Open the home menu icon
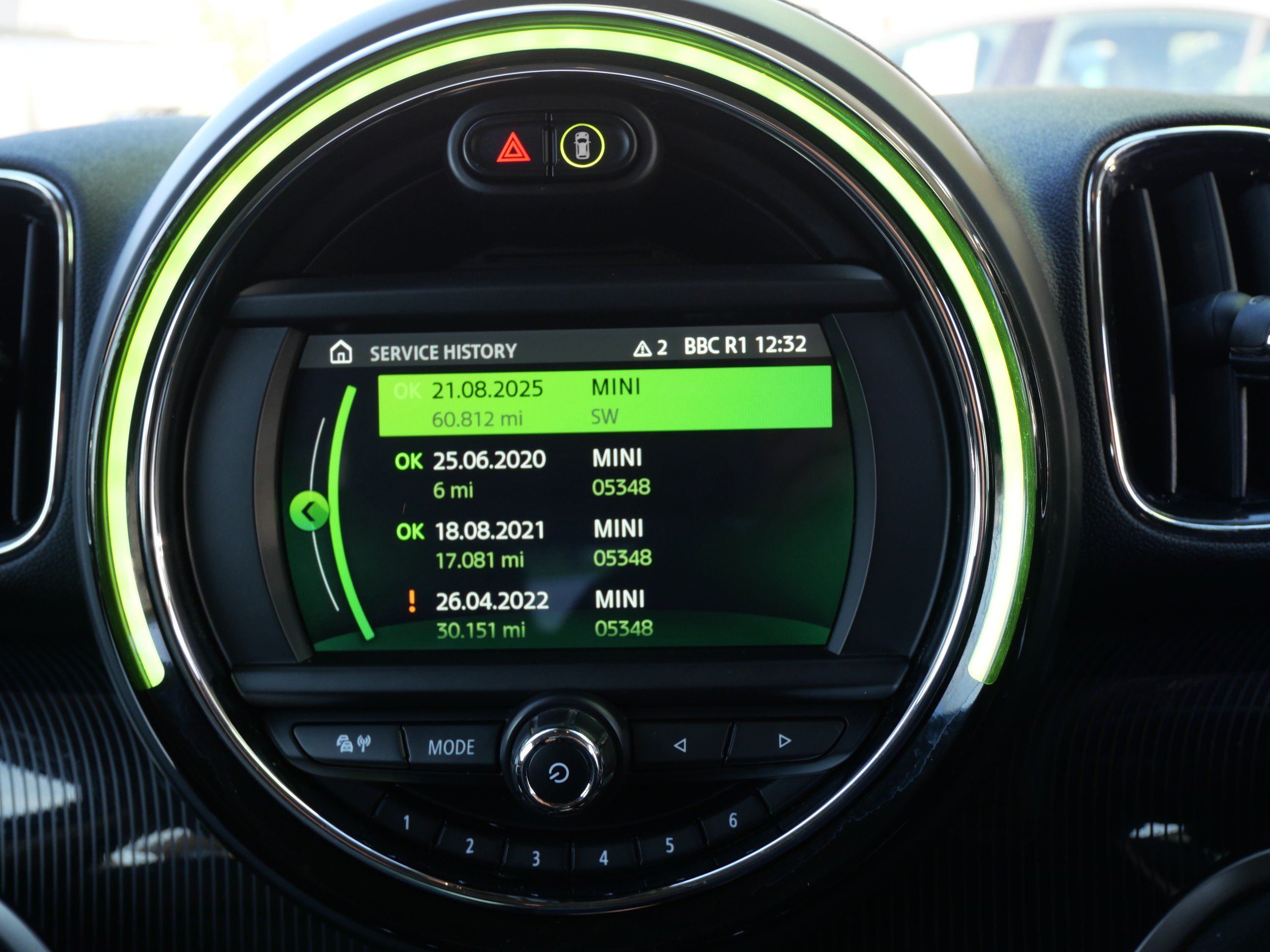 point(341,352)
